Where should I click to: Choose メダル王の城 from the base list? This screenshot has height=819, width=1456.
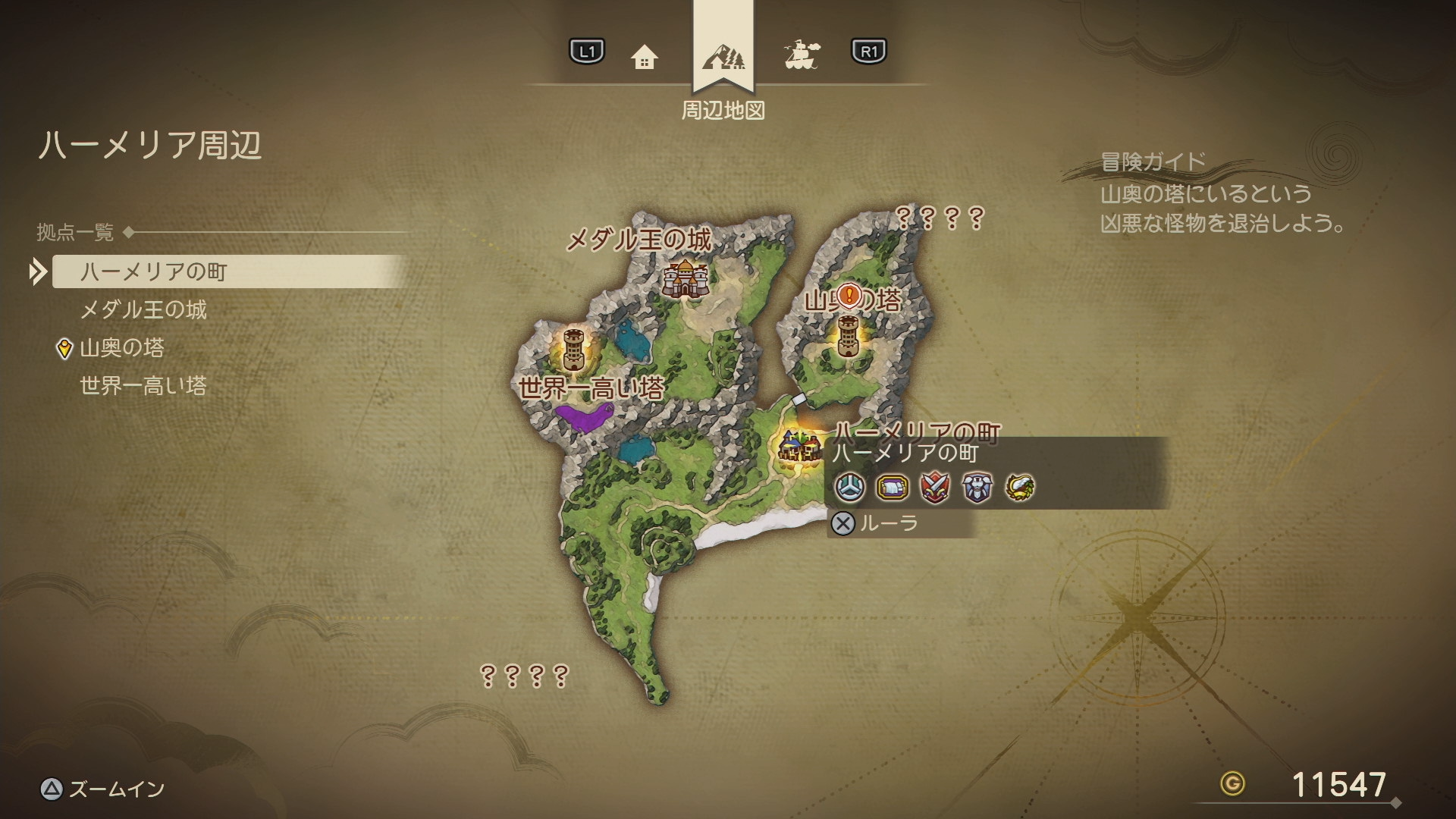[143, 309]
